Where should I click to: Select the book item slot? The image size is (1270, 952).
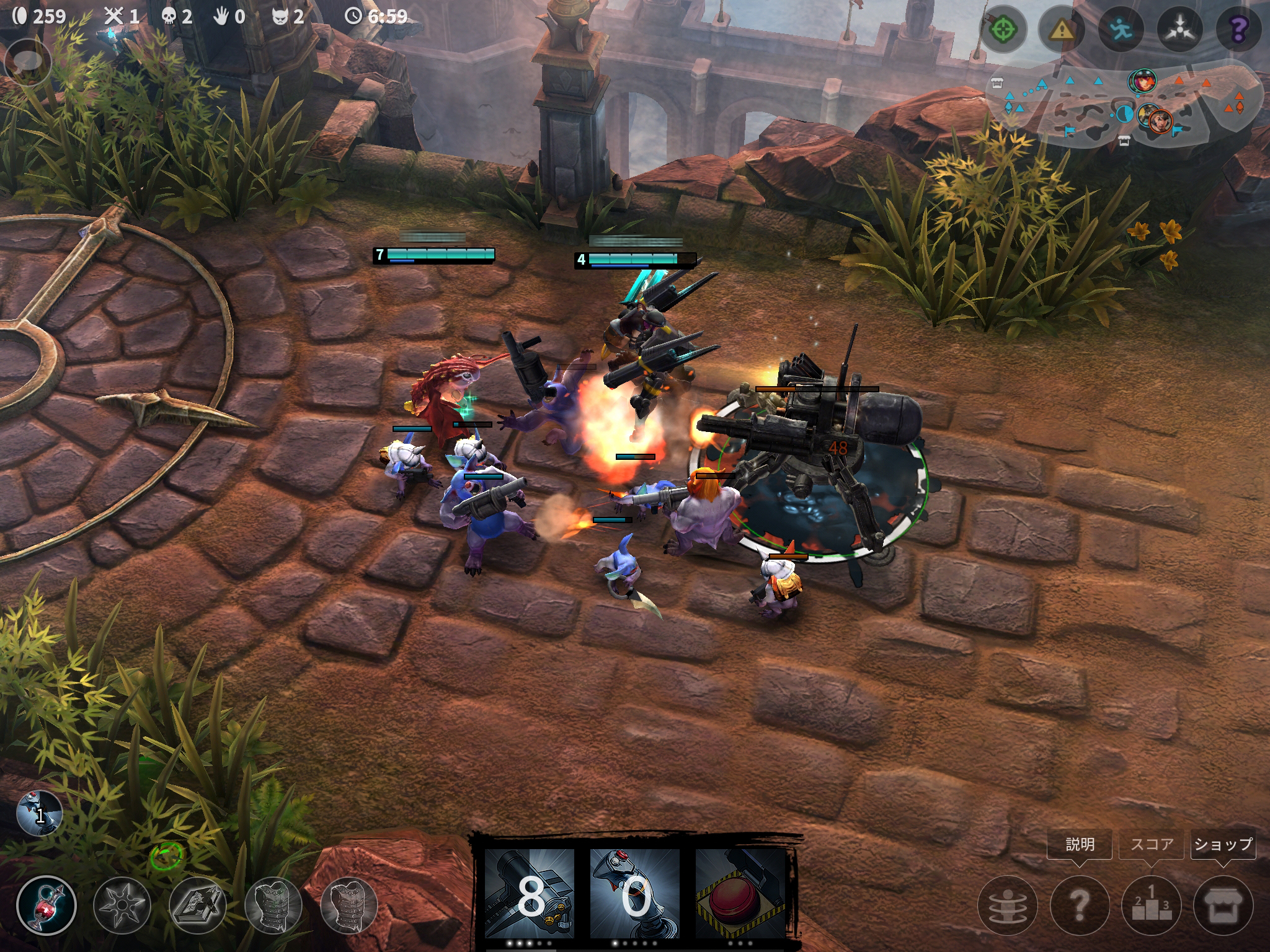click(198, 905)
